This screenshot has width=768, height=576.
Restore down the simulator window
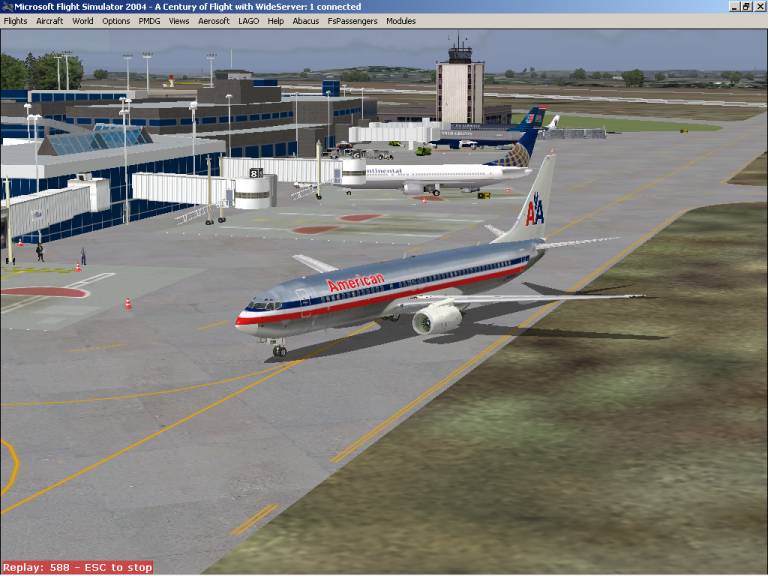coord(747,6)
